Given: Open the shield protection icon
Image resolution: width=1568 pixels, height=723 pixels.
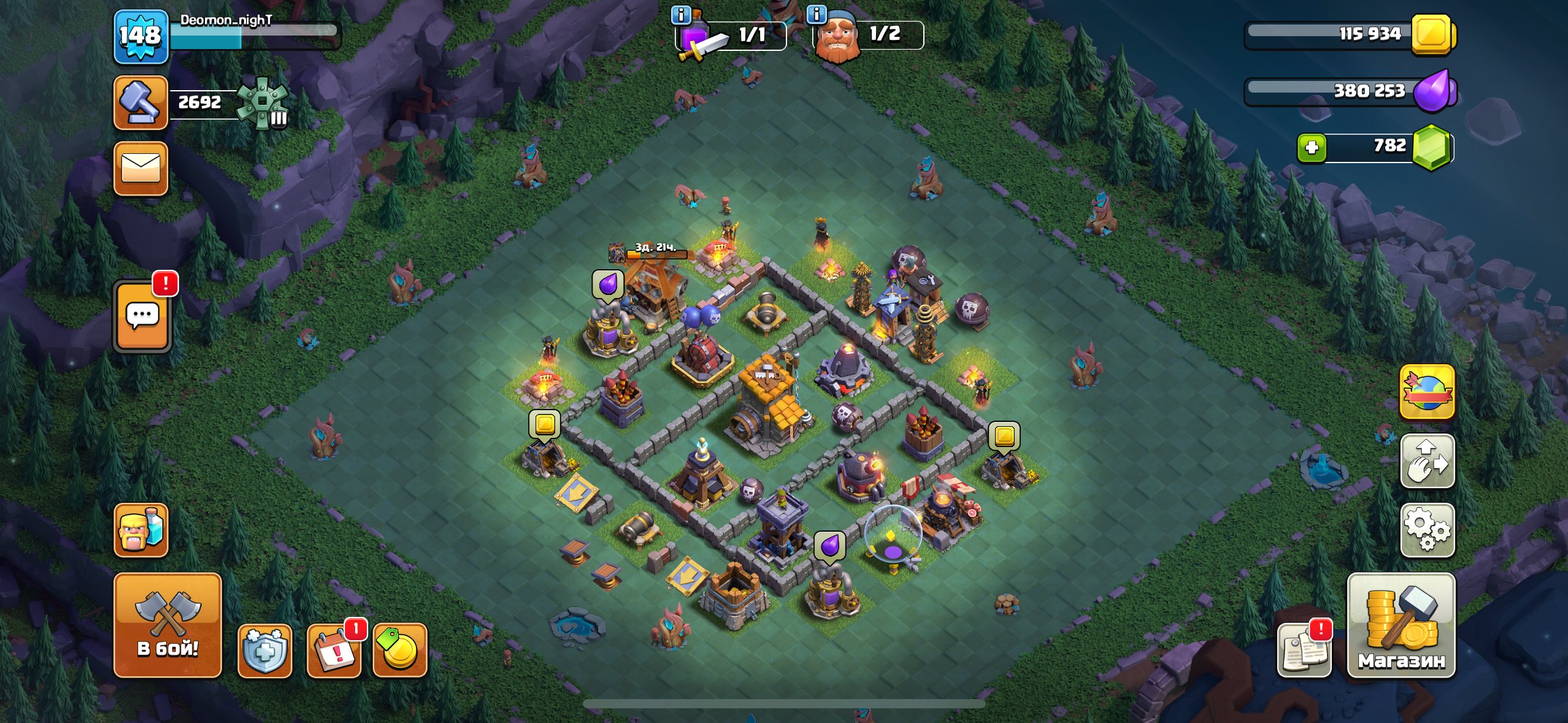Looking at the screenshot, I should [x=264, y=651].
